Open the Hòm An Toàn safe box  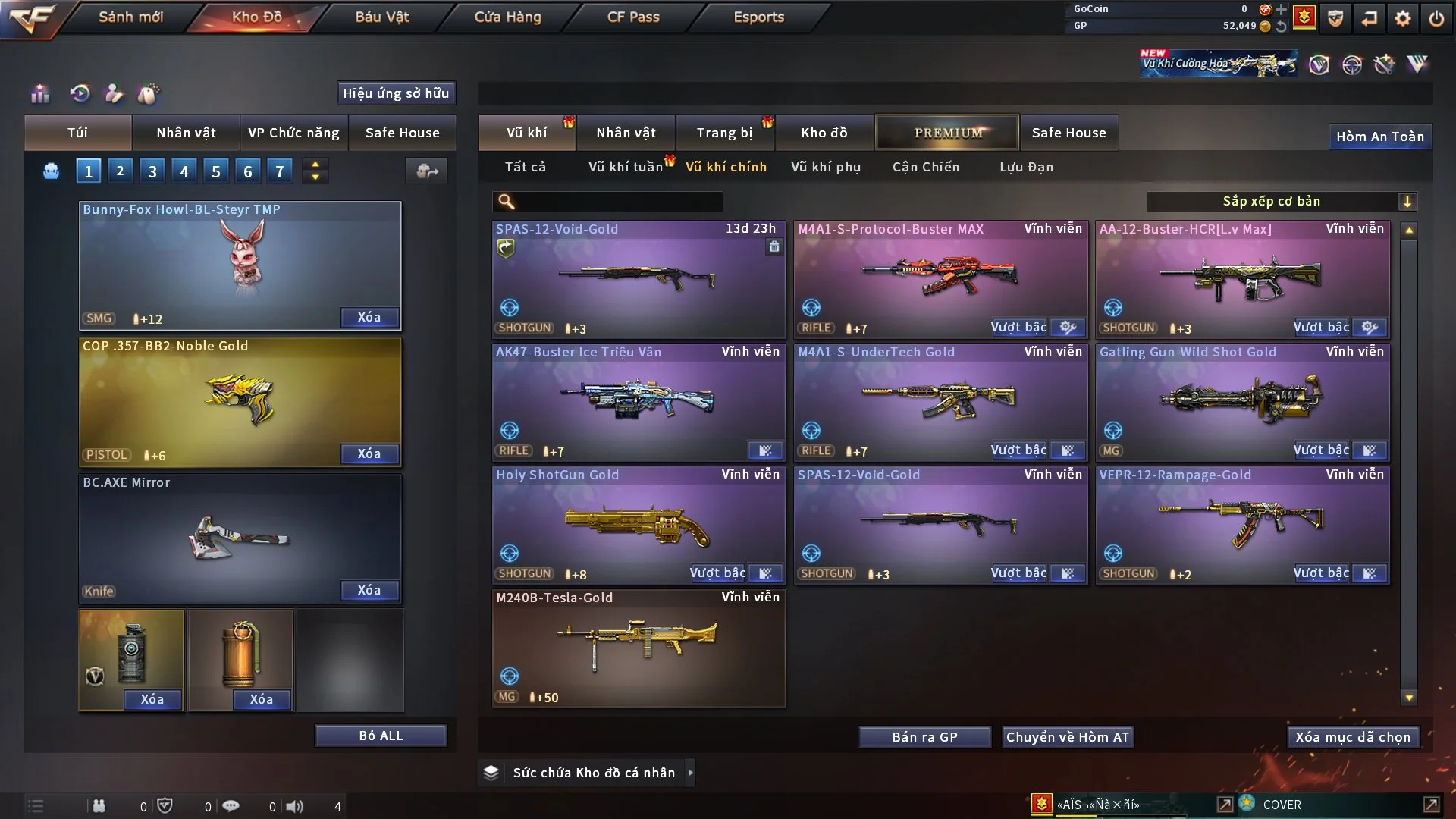click(x=1379, y=136)
